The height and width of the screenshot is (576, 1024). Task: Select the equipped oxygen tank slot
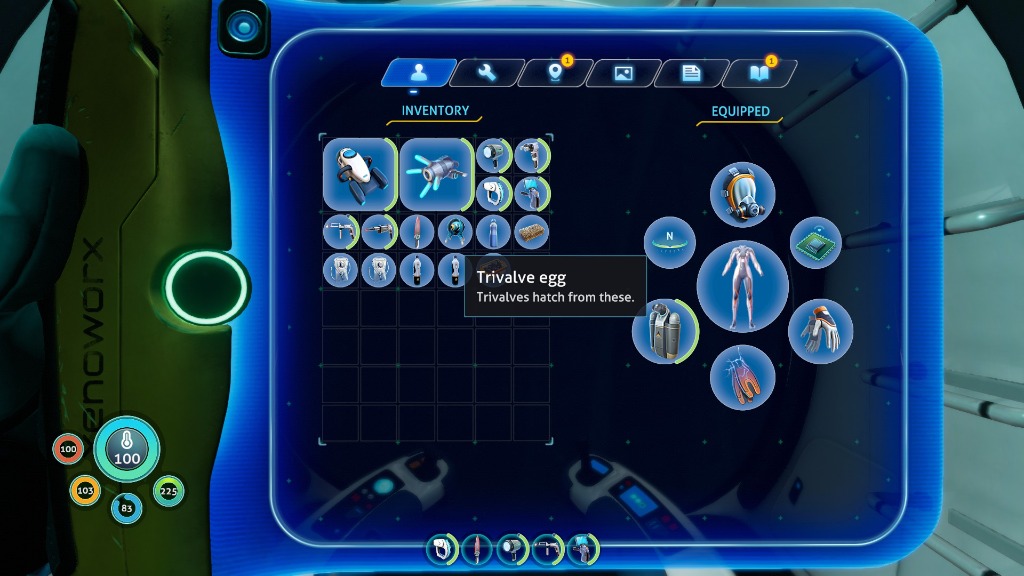[x=664, y=331]
